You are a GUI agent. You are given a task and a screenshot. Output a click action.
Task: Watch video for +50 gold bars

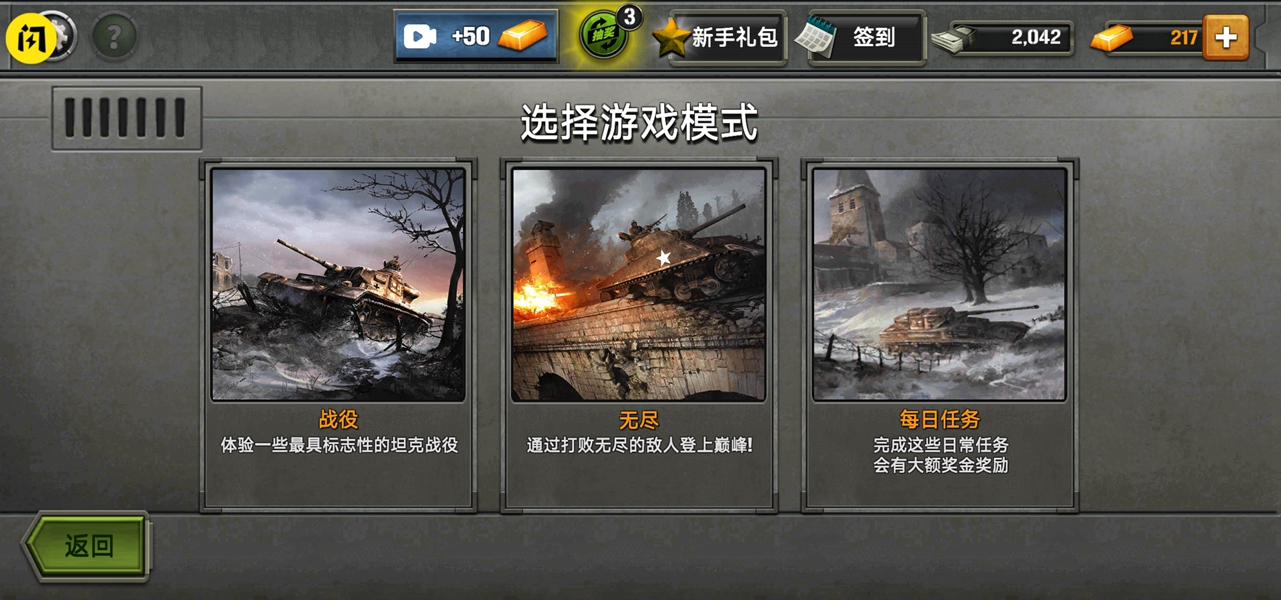[476, 37]
